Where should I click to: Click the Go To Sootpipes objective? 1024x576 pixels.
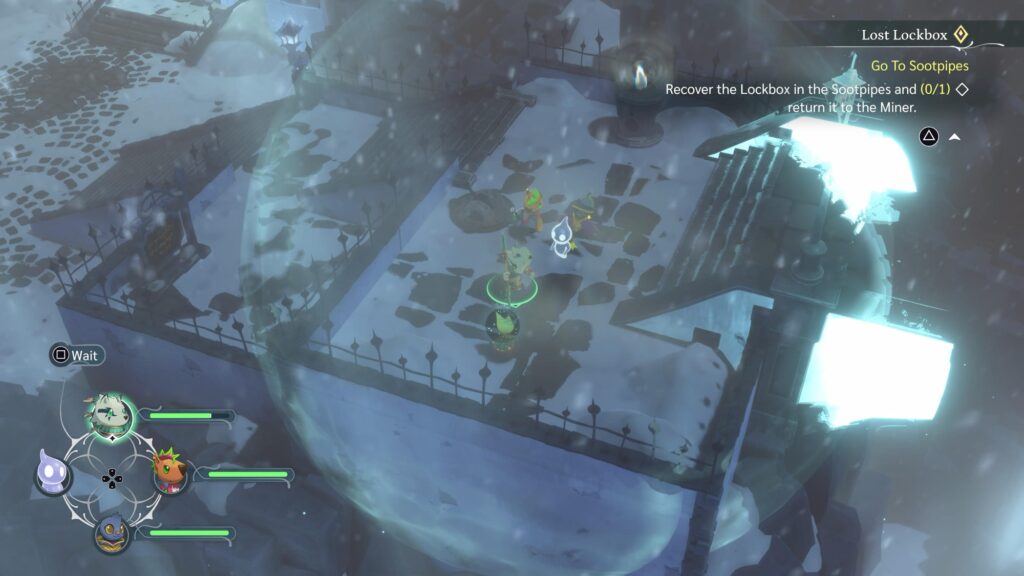[920, 66]
